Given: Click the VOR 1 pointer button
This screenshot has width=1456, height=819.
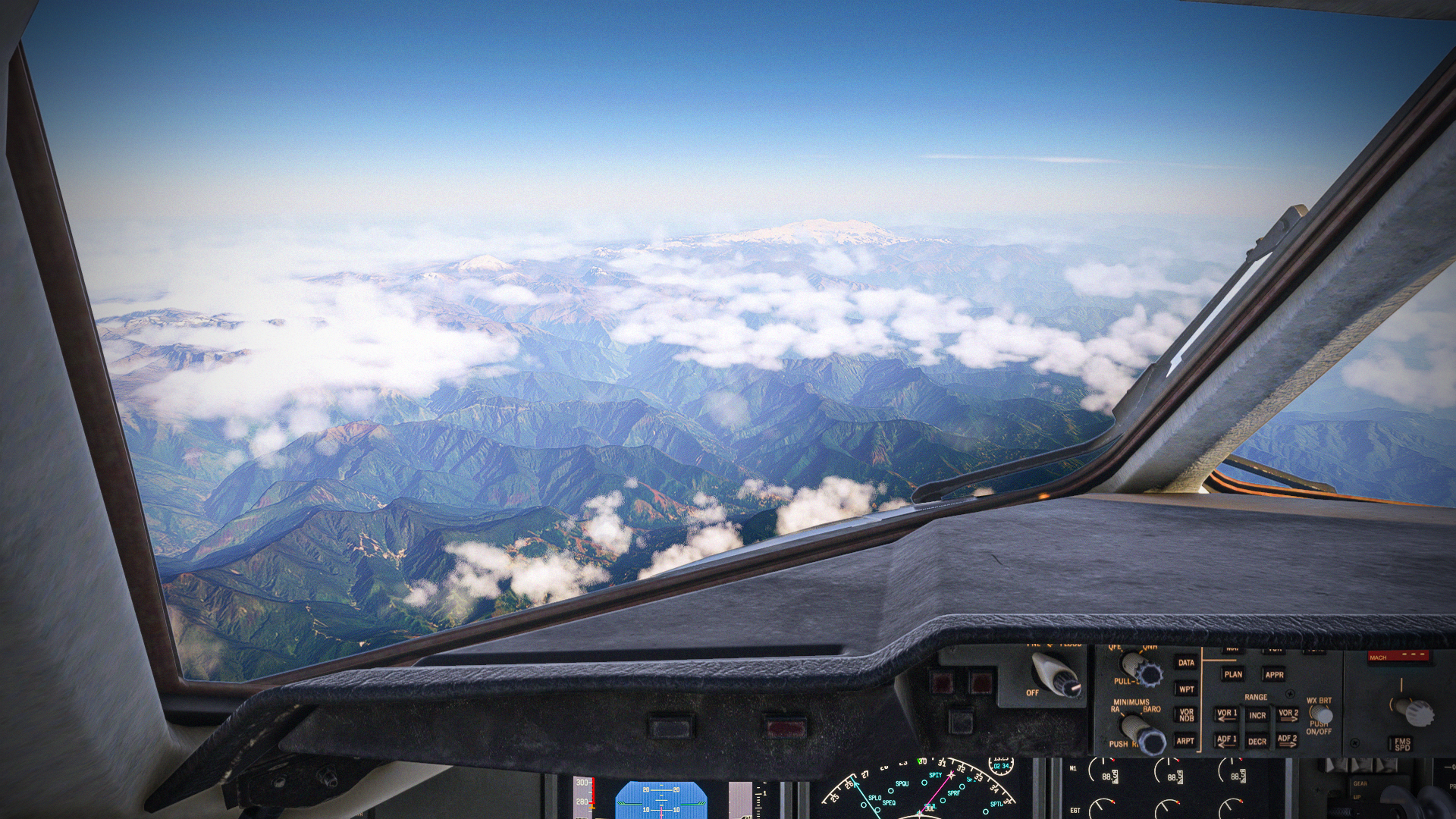Looking at the screenshot, I should [x=1226, y=714].
